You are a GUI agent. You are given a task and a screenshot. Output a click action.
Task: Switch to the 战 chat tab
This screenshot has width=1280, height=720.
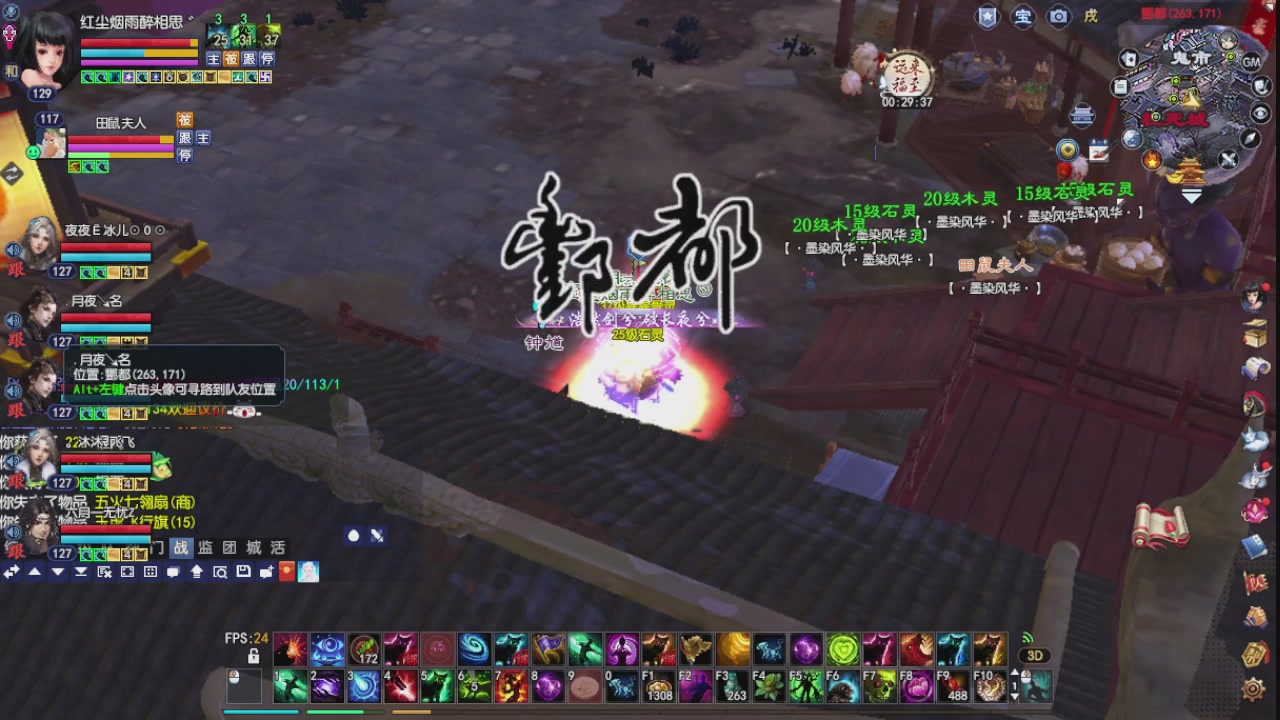coord(184,547)
